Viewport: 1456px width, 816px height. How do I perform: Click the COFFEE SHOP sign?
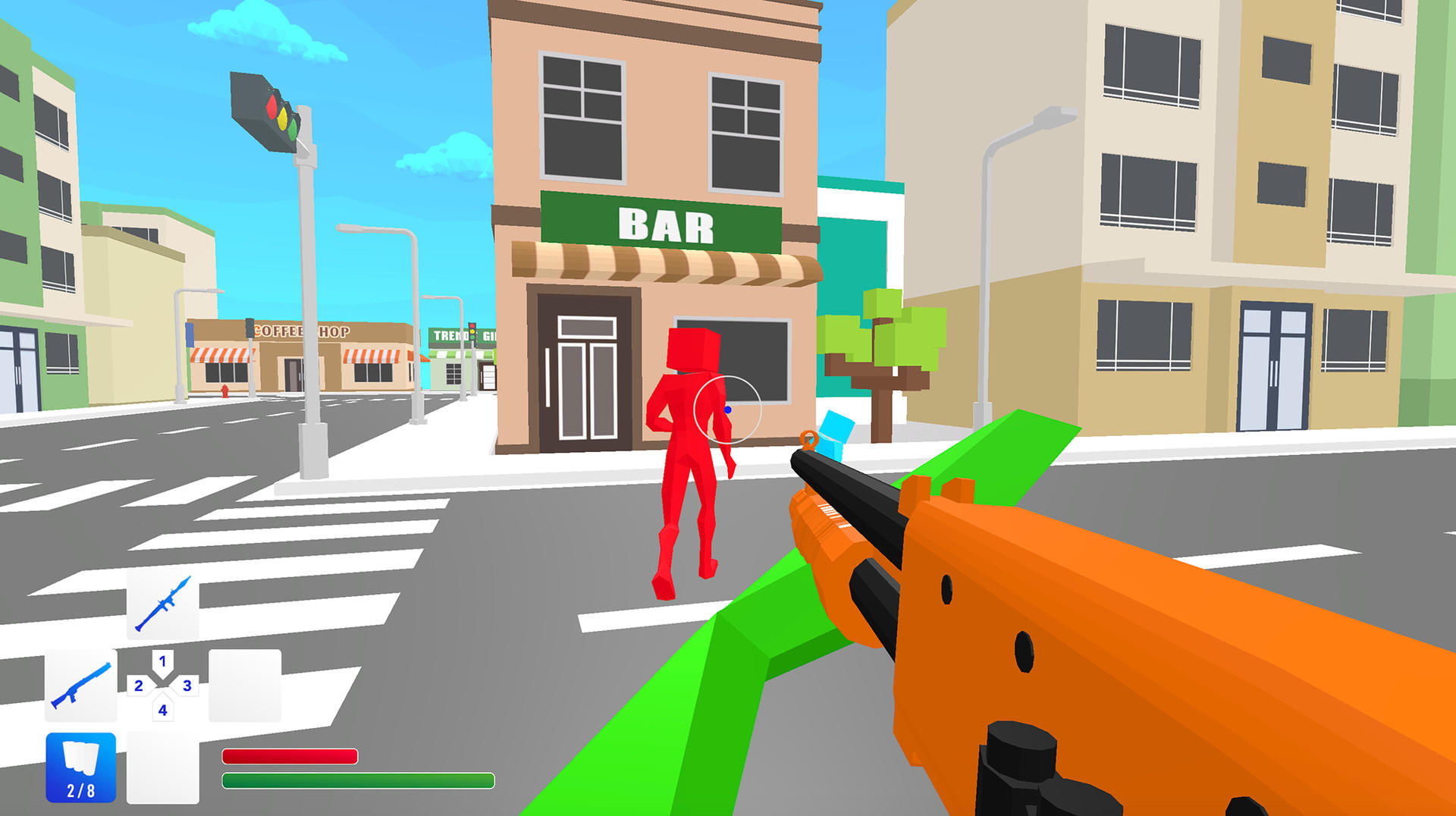coord(303,331)
